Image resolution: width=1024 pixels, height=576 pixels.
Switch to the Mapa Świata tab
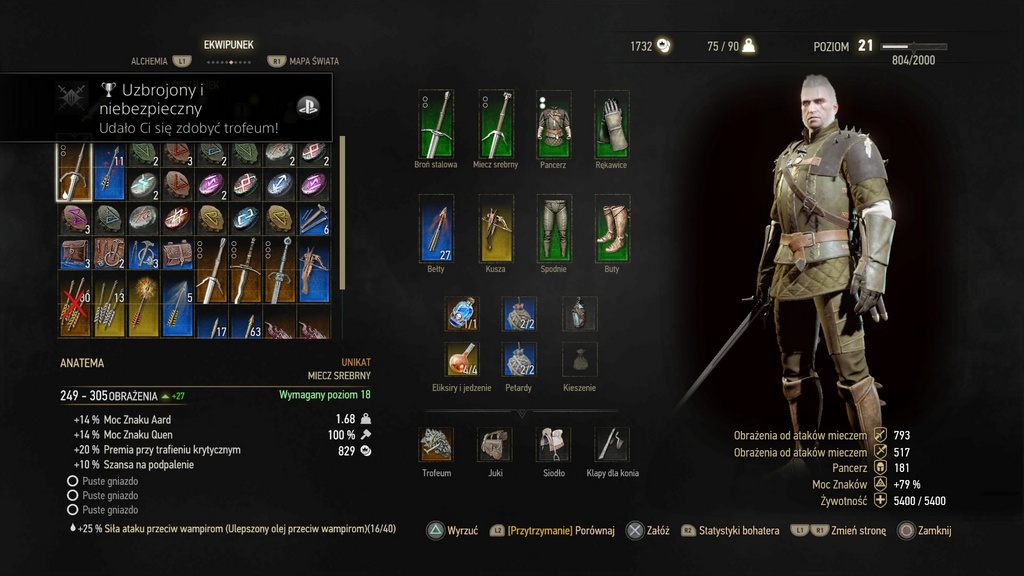(x=313, y=61)
